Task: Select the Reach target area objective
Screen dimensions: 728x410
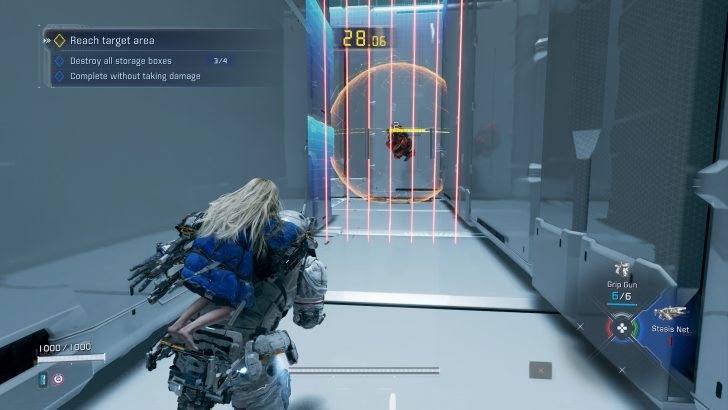Action: point(110,41)
